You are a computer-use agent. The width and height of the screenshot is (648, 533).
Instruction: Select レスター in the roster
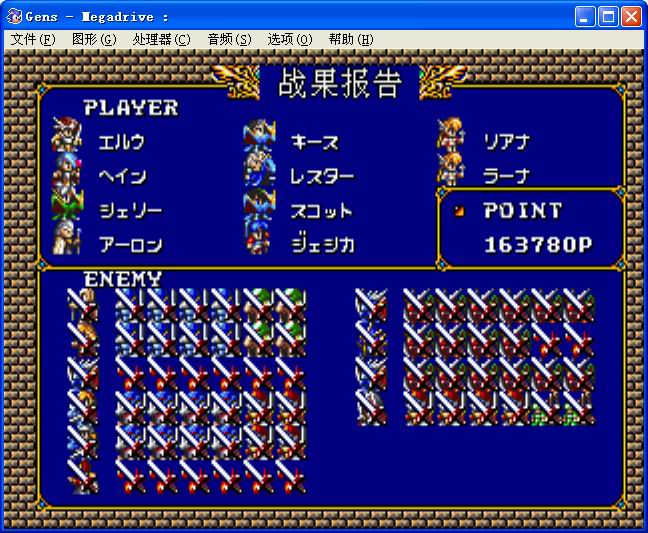click(x=321, y=176)
